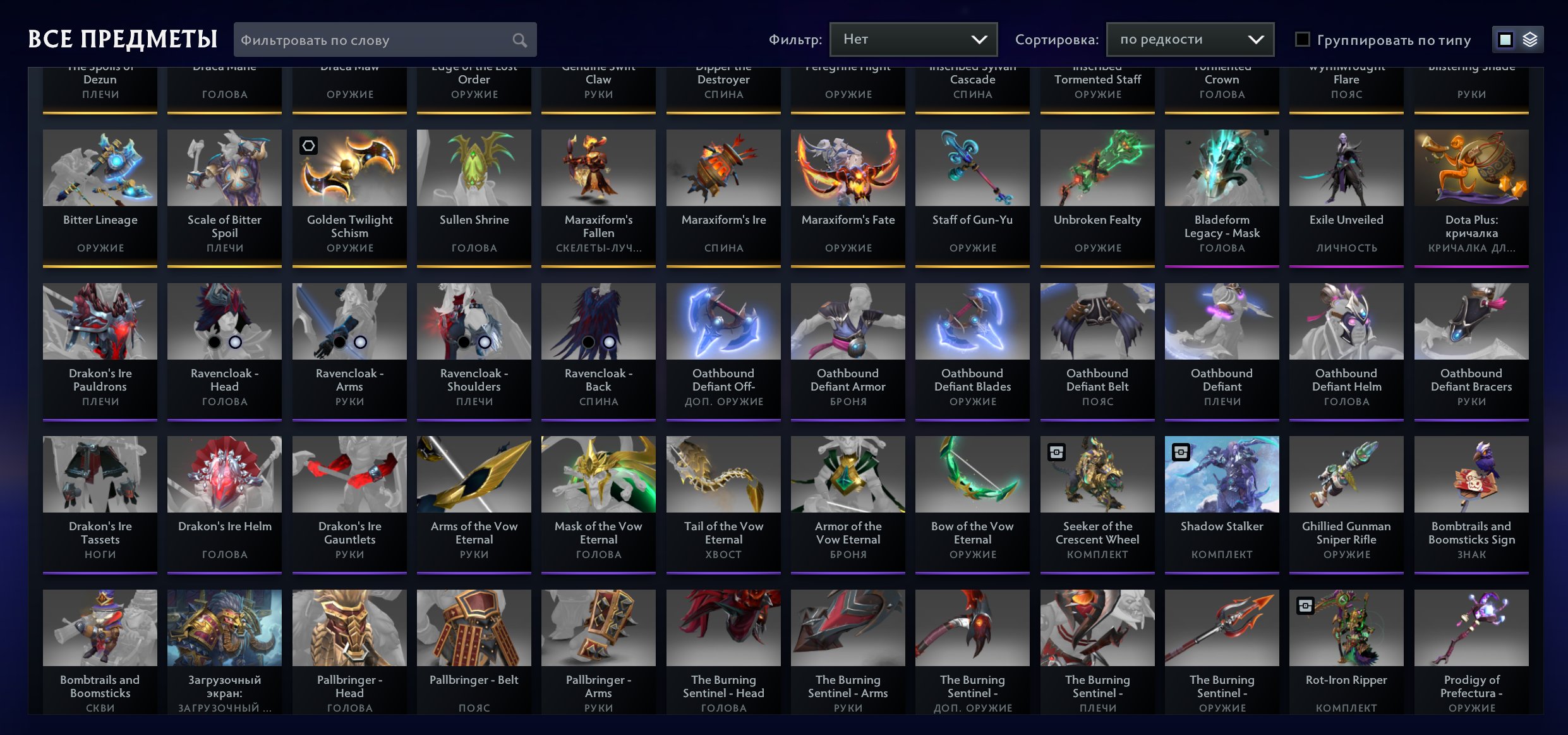1568x735 pixels.
Task: Select the Pallbringer - Belt item
Action: click(x=474, y=651)
